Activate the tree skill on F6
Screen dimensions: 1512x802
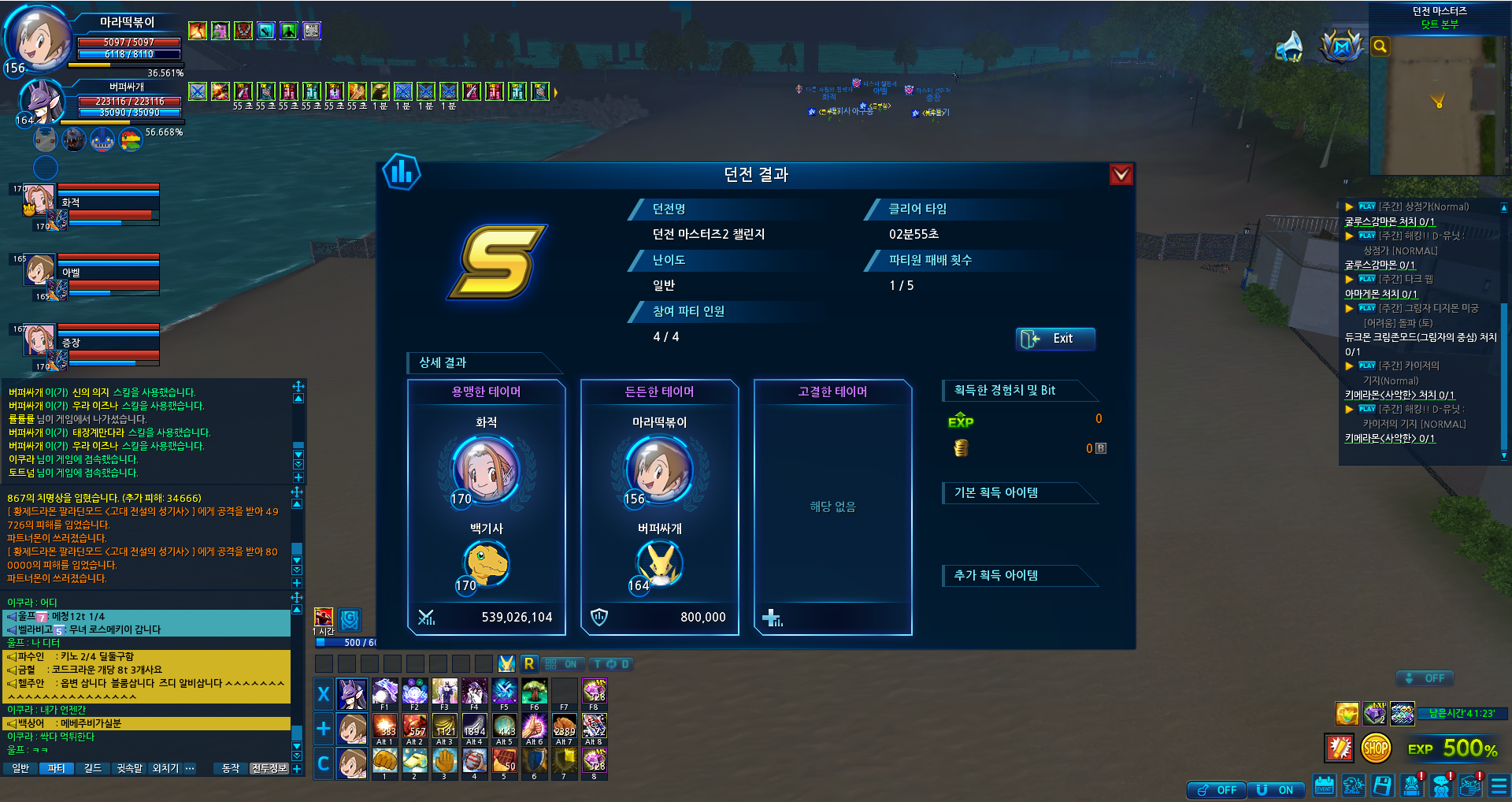pyautogui.click(x=534, y=692)
